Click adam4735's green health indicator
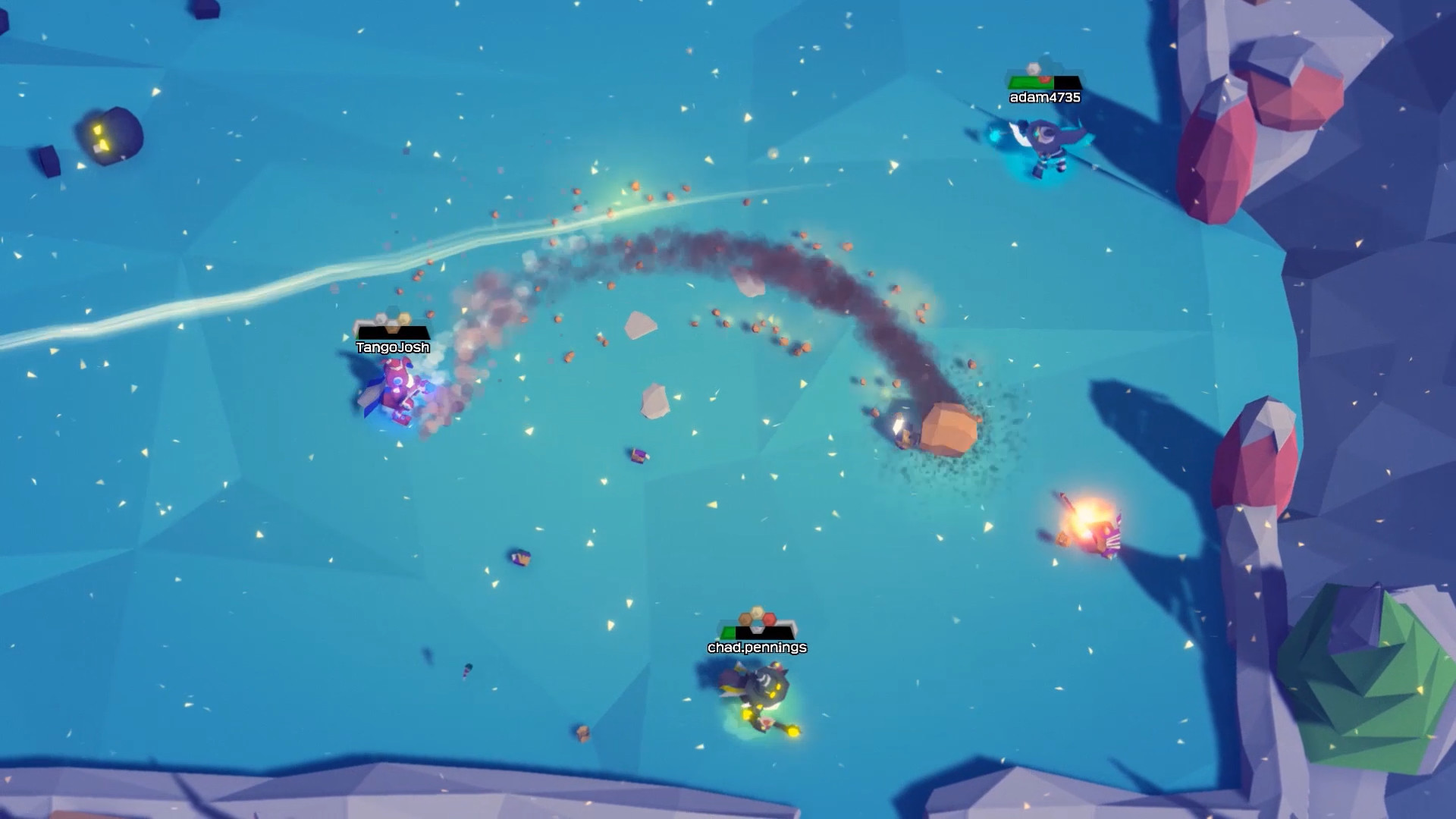The height and width of the screenshot is (819, 1456). coord(1025,82)
